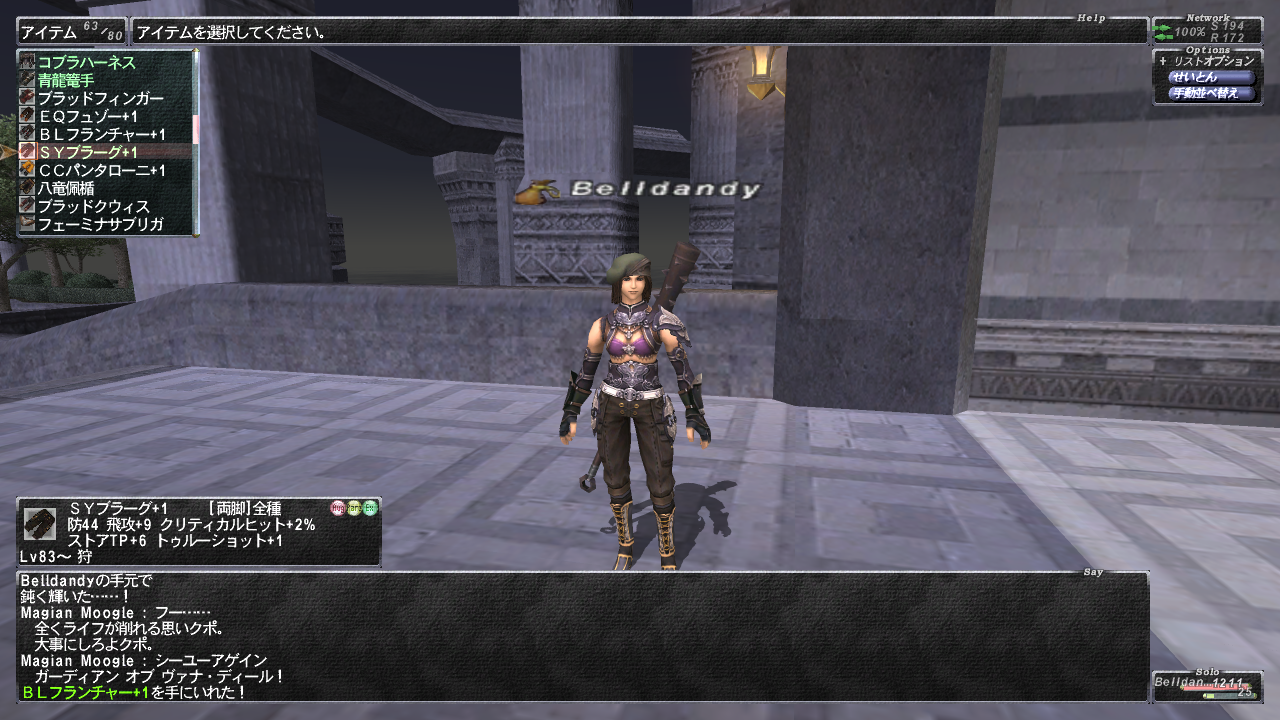Click the item list scrollbar thumb
1280x720 pixels.
point(196,127)
